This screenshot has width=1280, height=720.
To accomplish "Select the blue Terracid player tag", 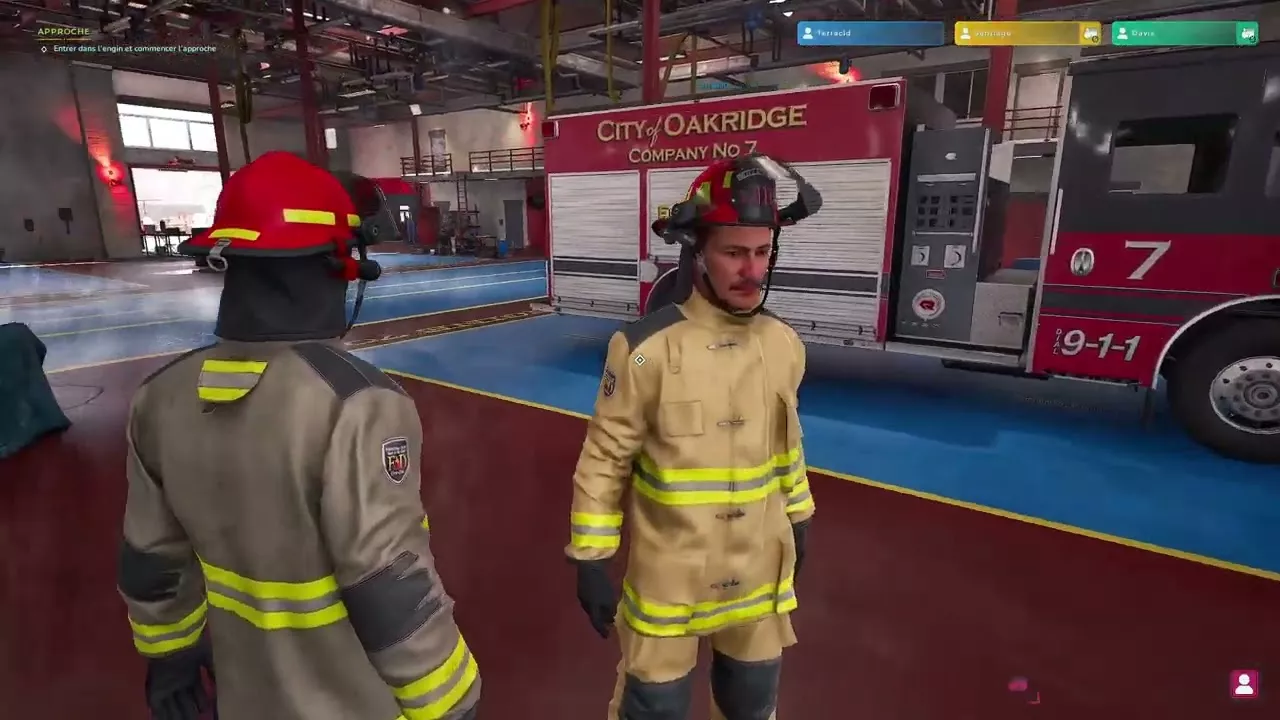I will (869, 33).
